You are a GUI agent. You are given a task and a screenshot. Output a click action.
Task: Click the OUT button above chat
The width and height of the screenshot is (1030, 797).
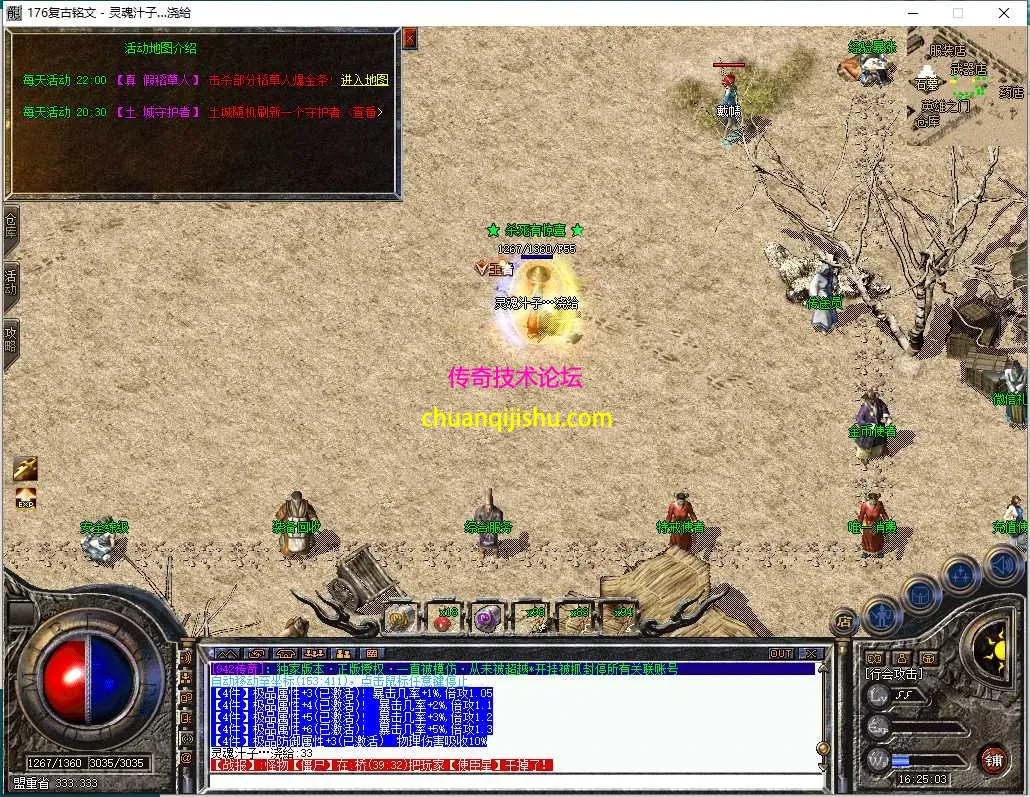[x=781, y=653]
